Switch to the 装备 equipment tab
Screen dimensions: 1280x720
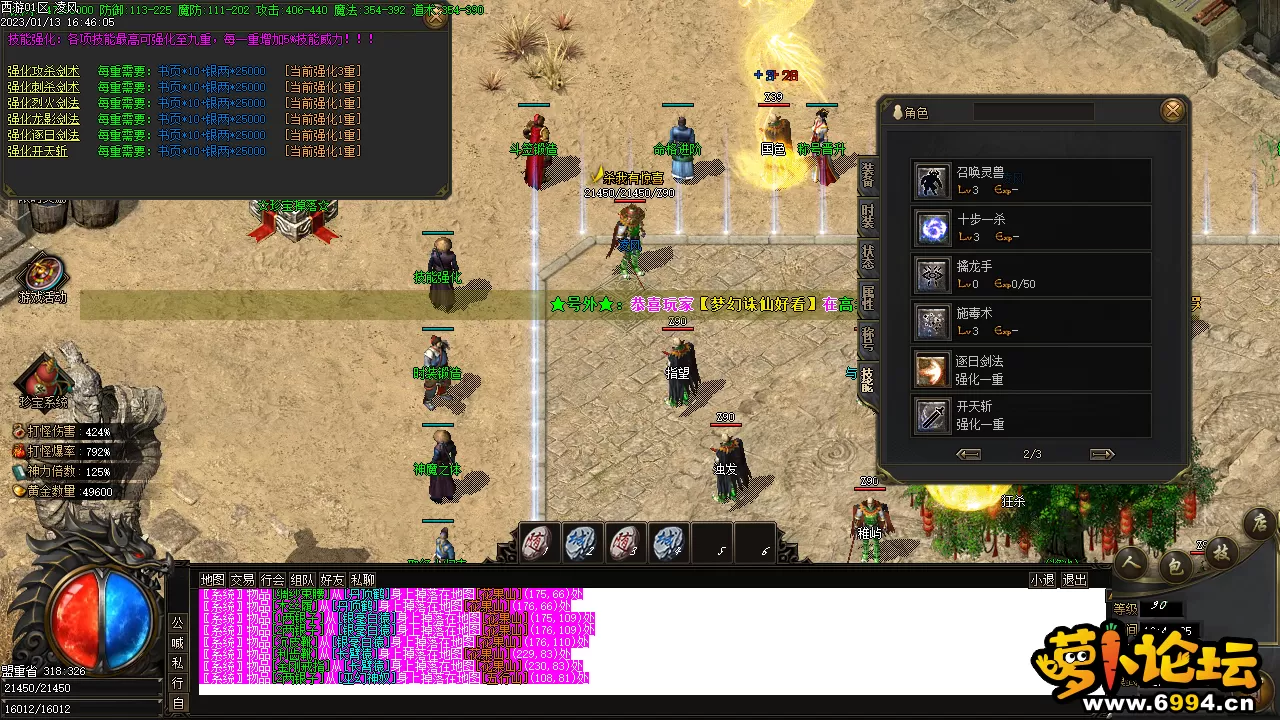point(868,177)
